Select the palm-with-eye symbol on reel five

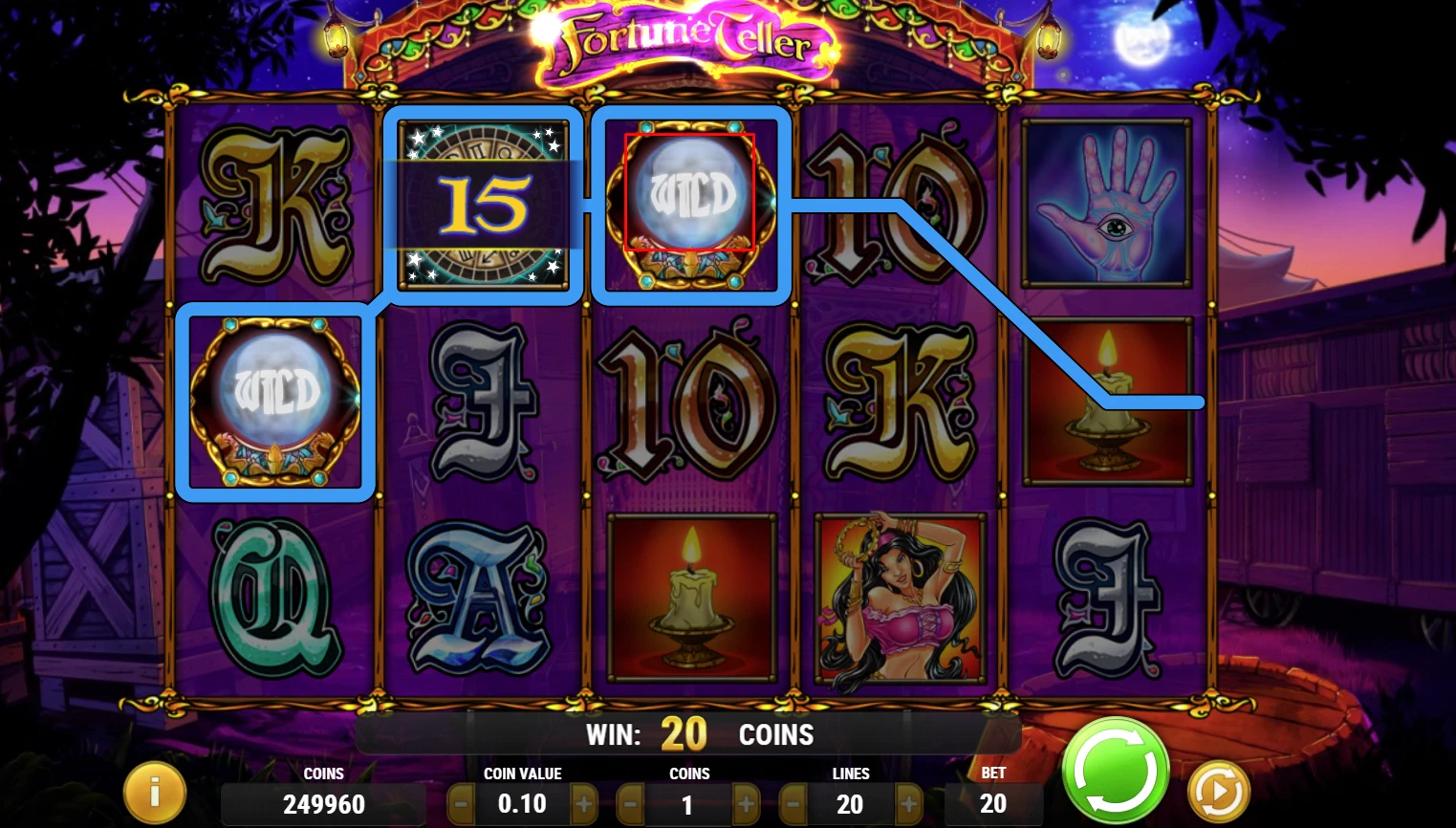pyautogui.click(x=1108, y=204)
